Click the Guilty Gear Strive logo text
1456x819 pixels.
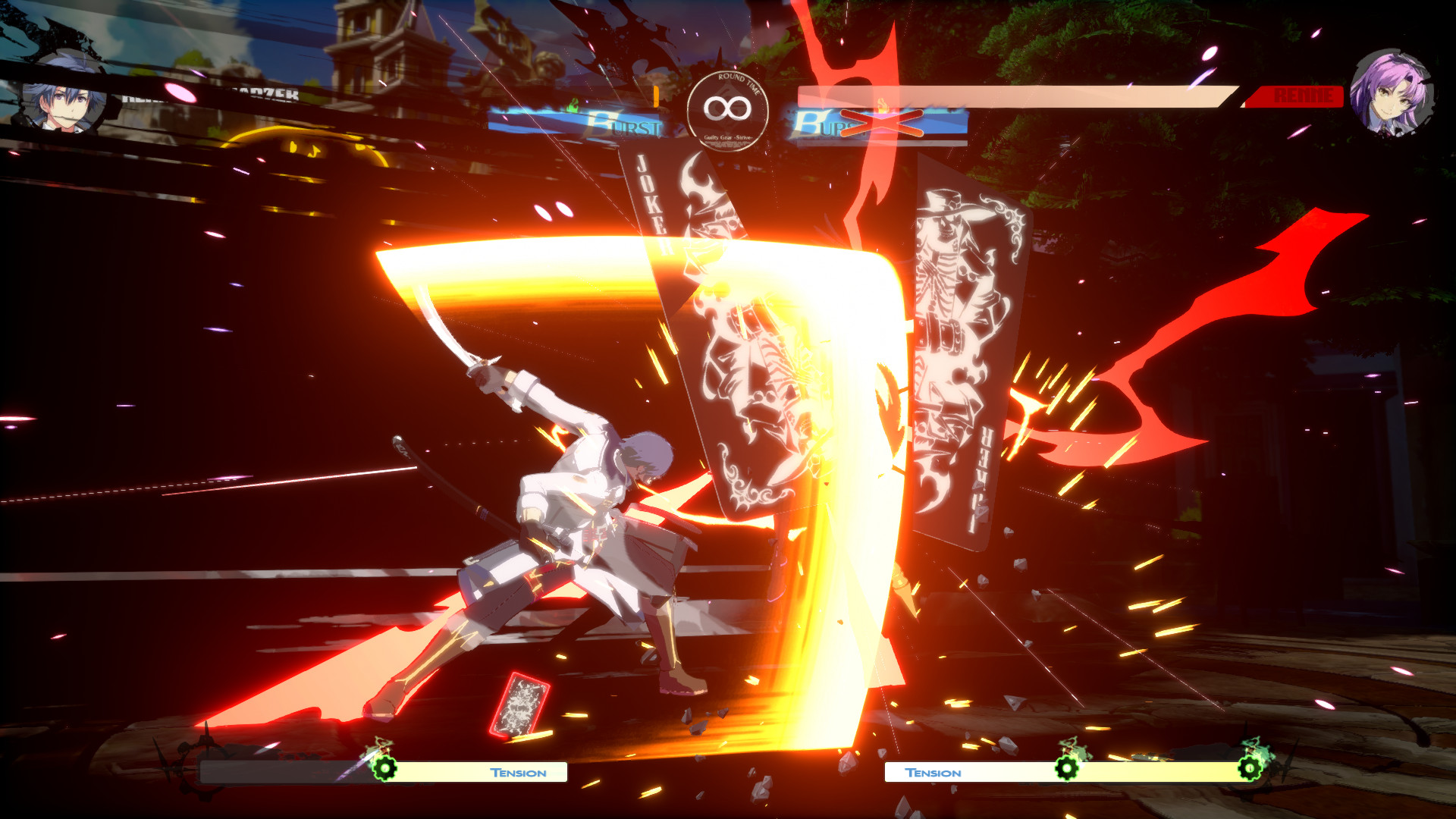(x=730, y=139)
